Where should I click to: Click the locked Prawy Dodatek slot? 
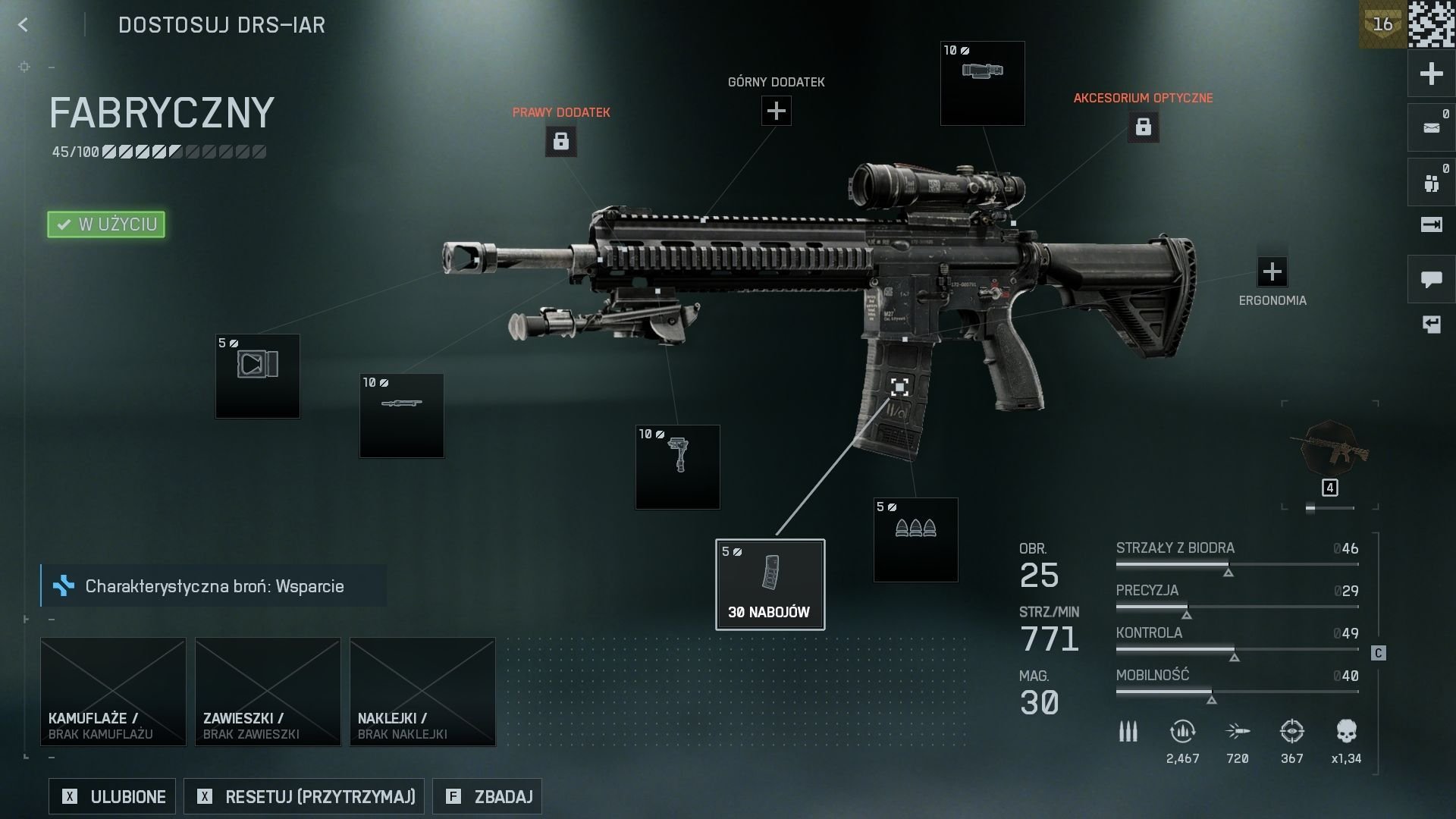click(x=560, y=141)
